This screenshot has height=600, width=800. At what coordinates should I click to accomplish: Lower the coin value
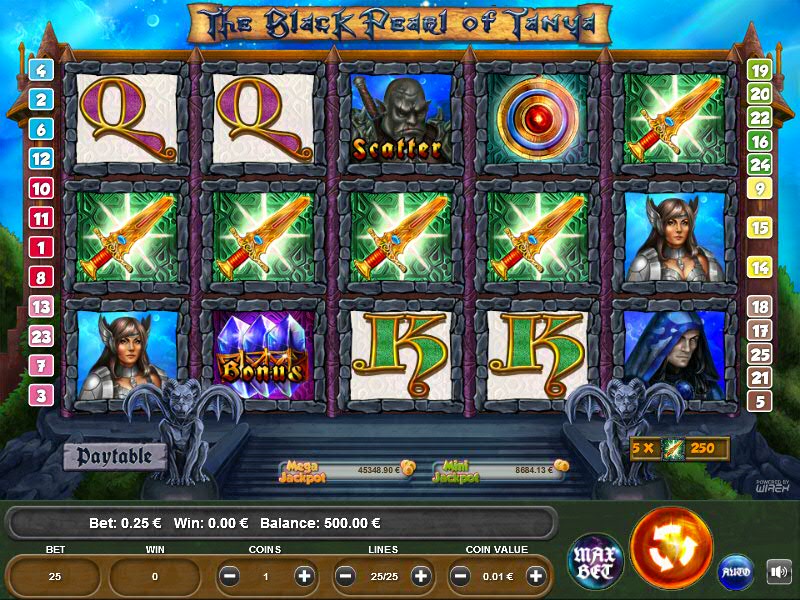462,576
